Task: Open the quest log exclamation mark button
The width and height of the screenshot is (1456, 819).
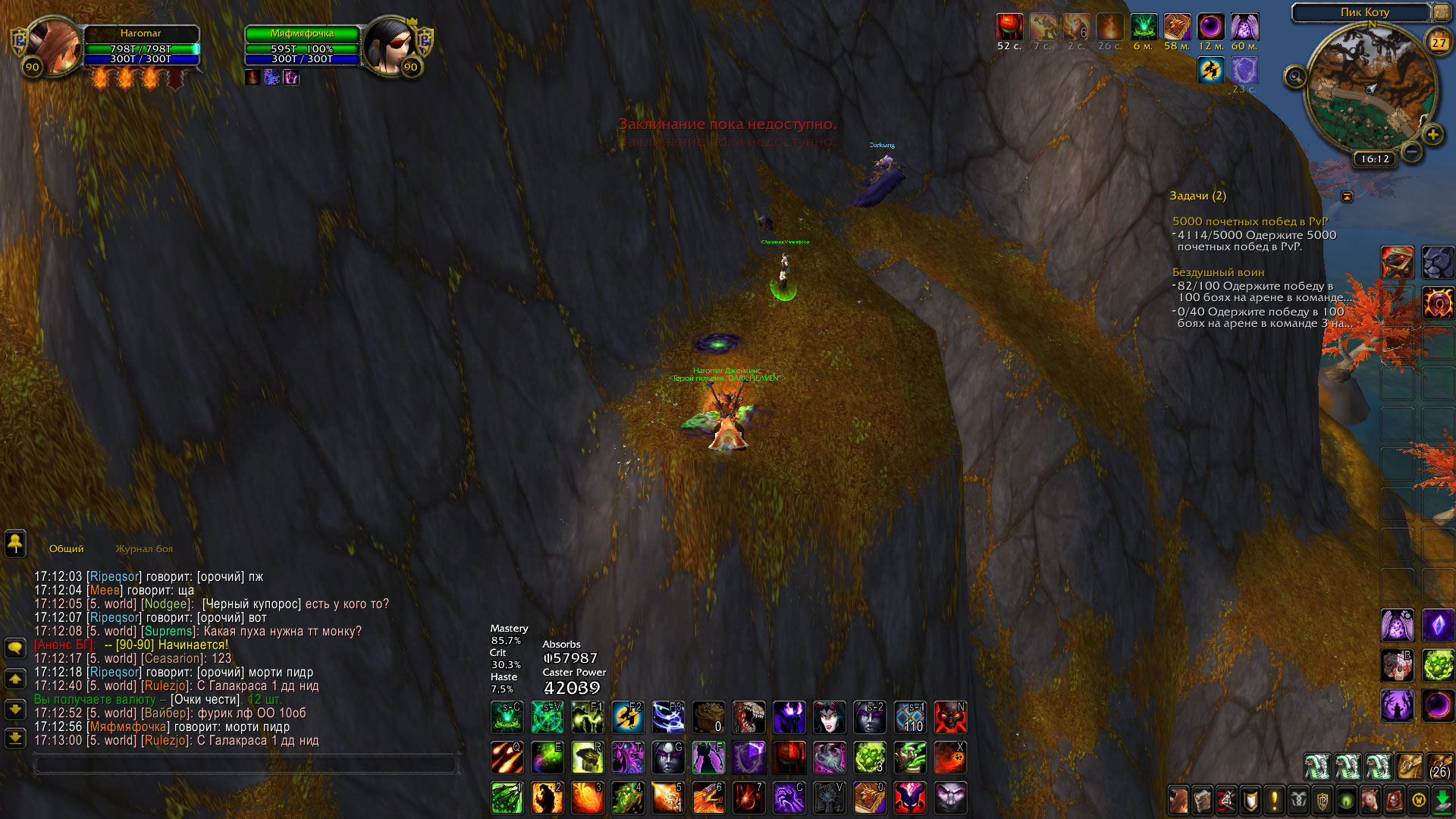Action: 1274,800
